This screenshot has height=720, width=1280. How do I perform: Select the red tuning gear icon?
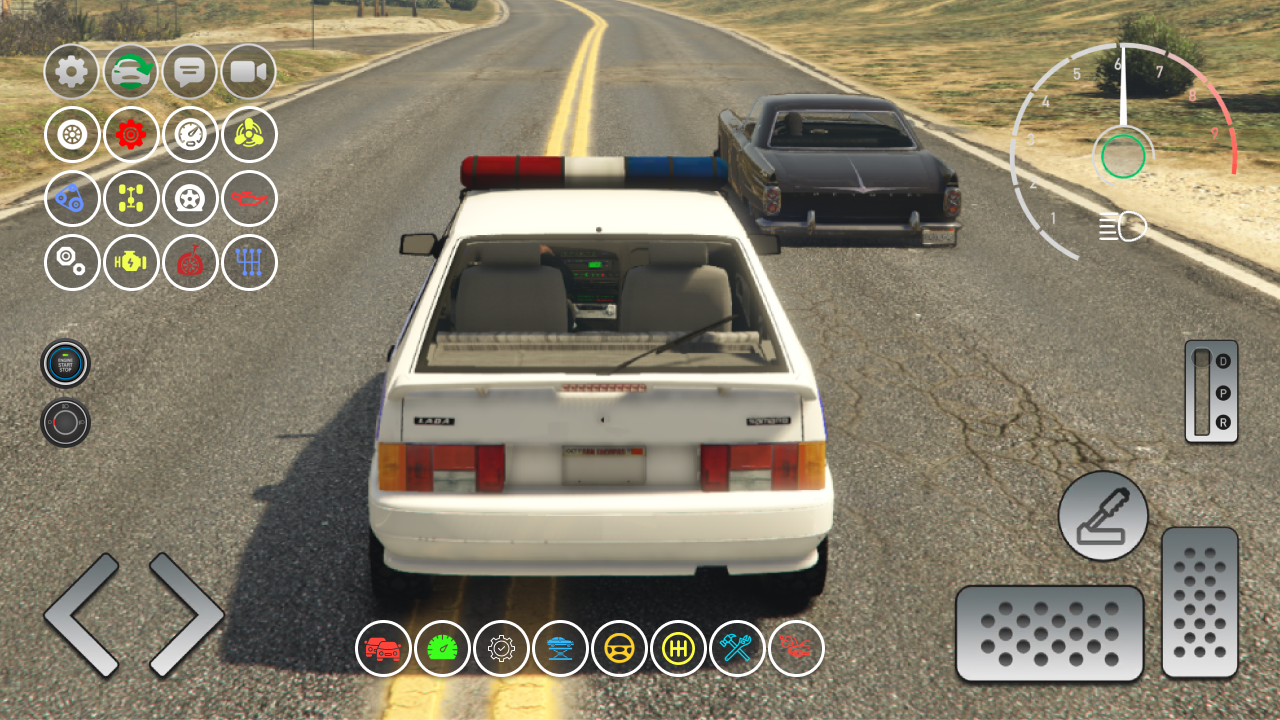click(x=131, y=135)
